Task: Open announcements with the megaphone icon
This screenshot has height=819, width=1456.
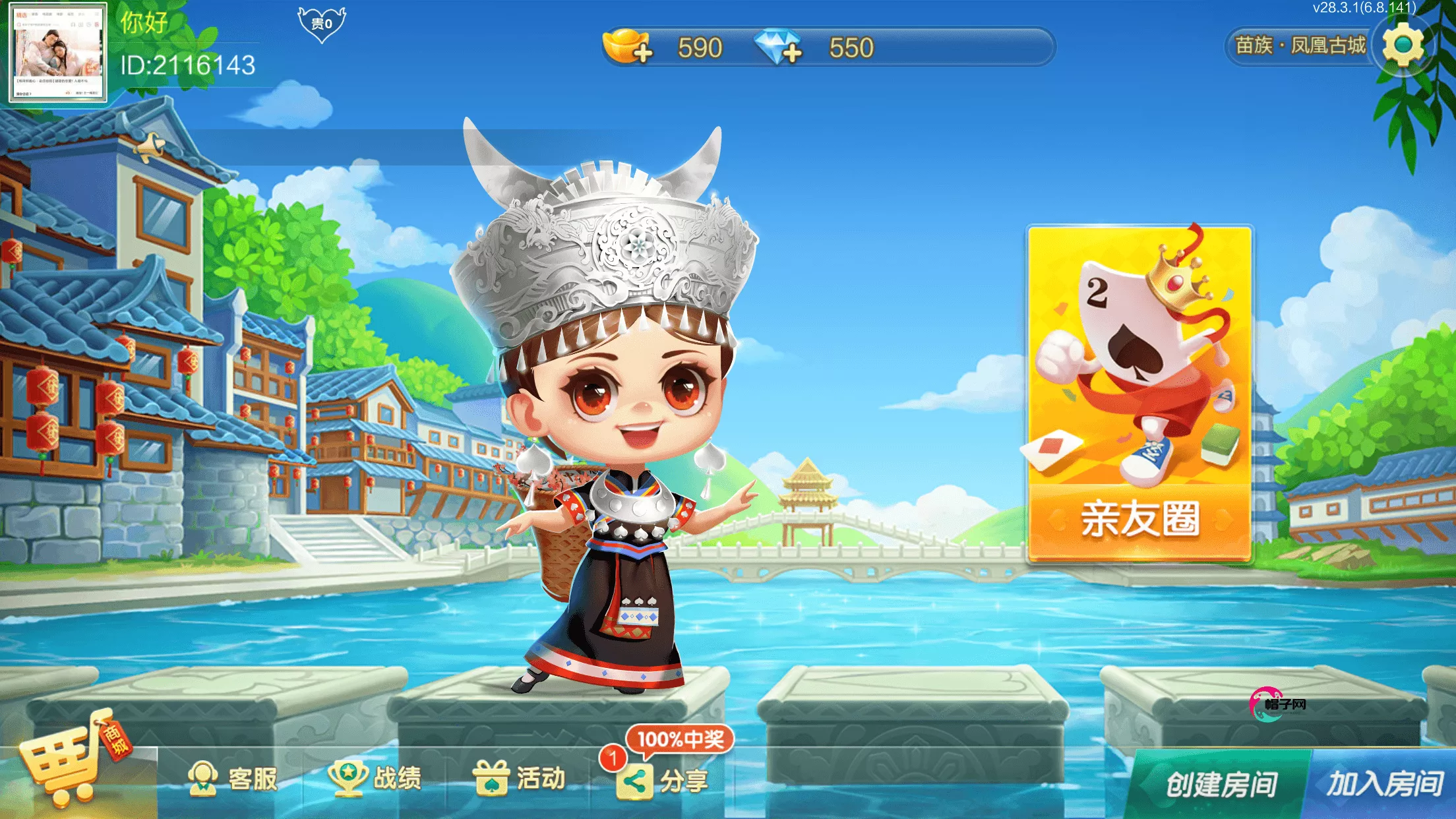Action: [150, 144]
